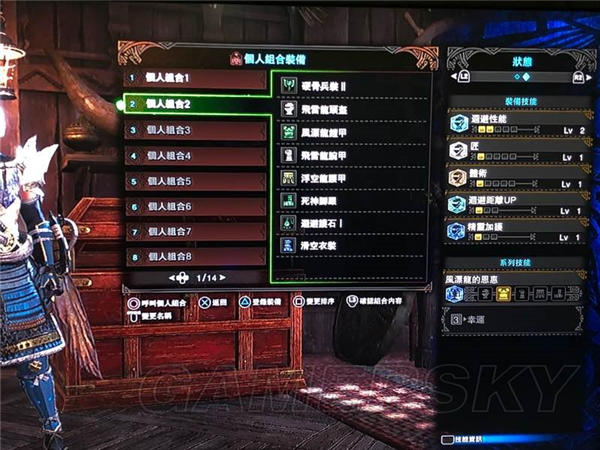600x450 pixels.
Task: Select loadout 個人組合6
Action: click(195, 206)
